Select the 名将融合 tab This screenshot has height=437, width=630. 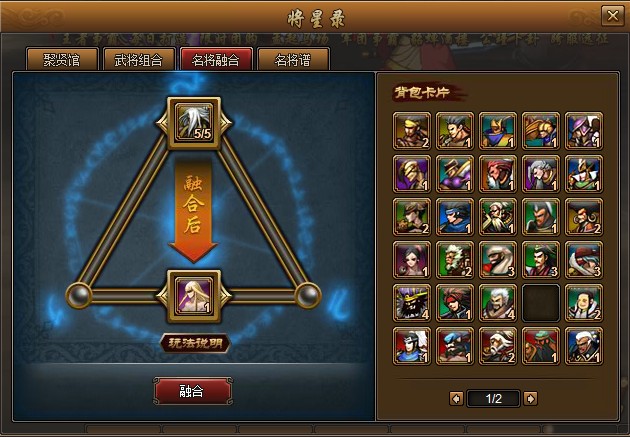[215, 59]
